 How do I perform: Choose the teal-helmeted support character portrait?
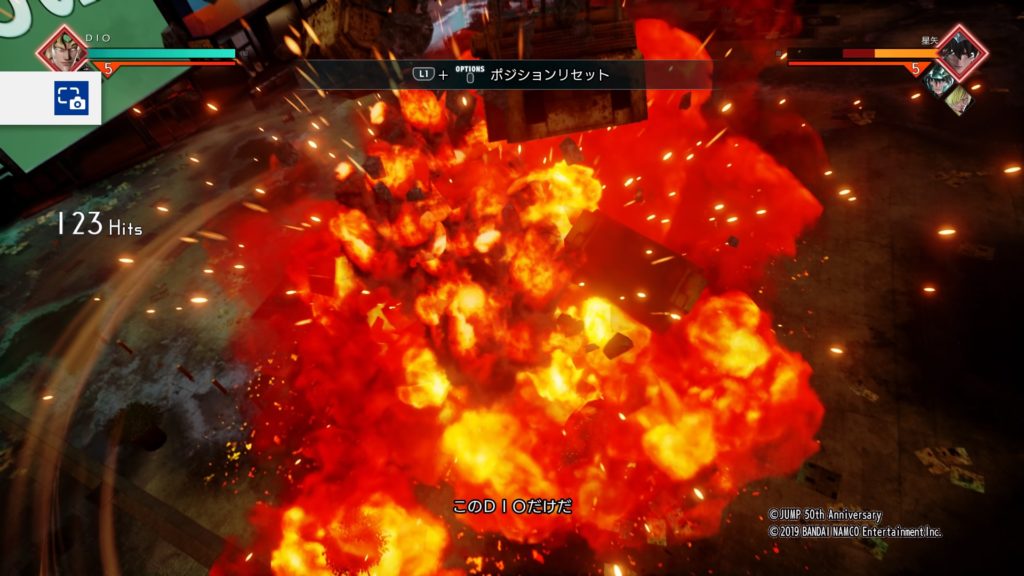tap(938, 81)
